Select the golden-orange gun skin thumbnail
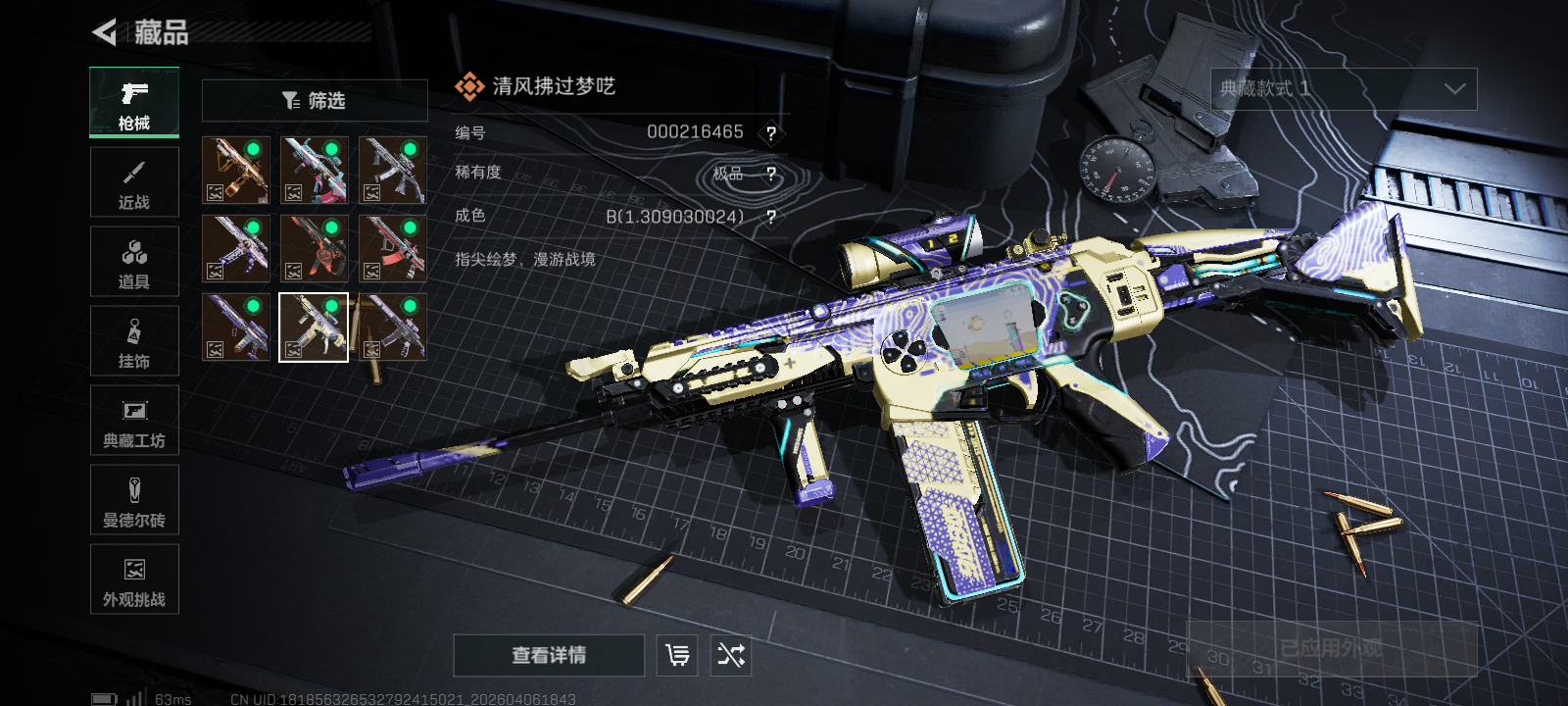 coord(236,171)
